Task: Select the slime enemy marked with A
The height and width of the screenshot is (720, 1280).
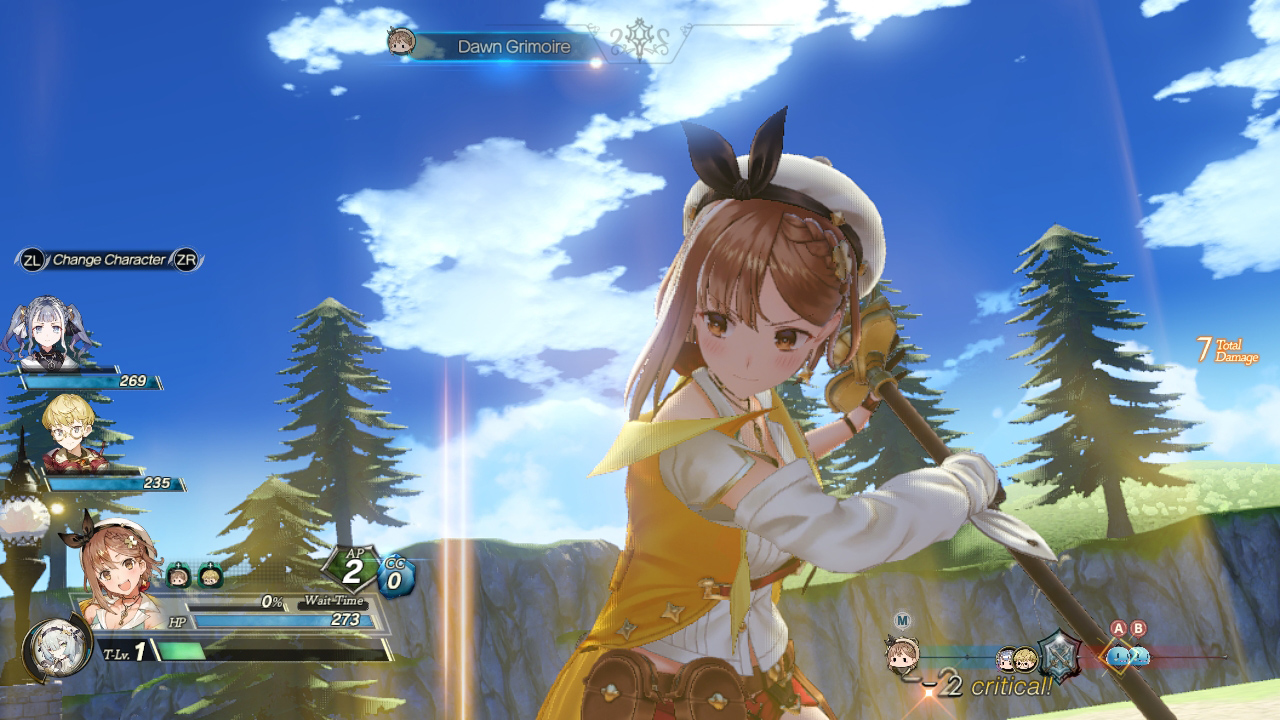Action: (1118, 657)
